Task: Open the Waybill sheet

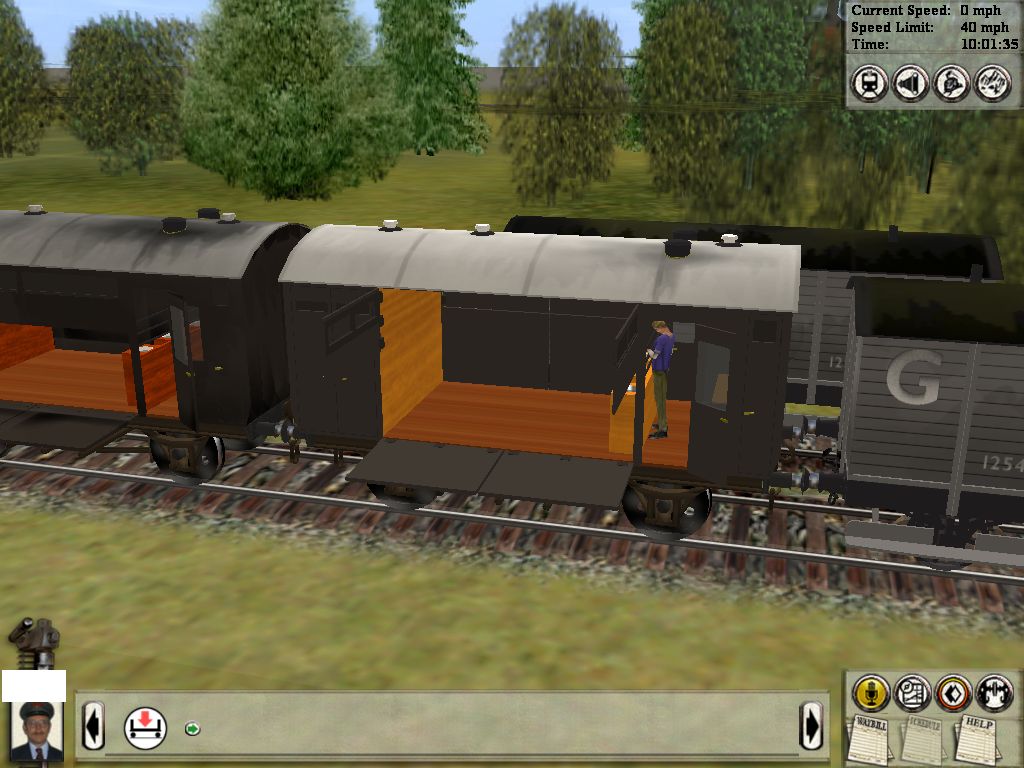Action: click(871, 738)
